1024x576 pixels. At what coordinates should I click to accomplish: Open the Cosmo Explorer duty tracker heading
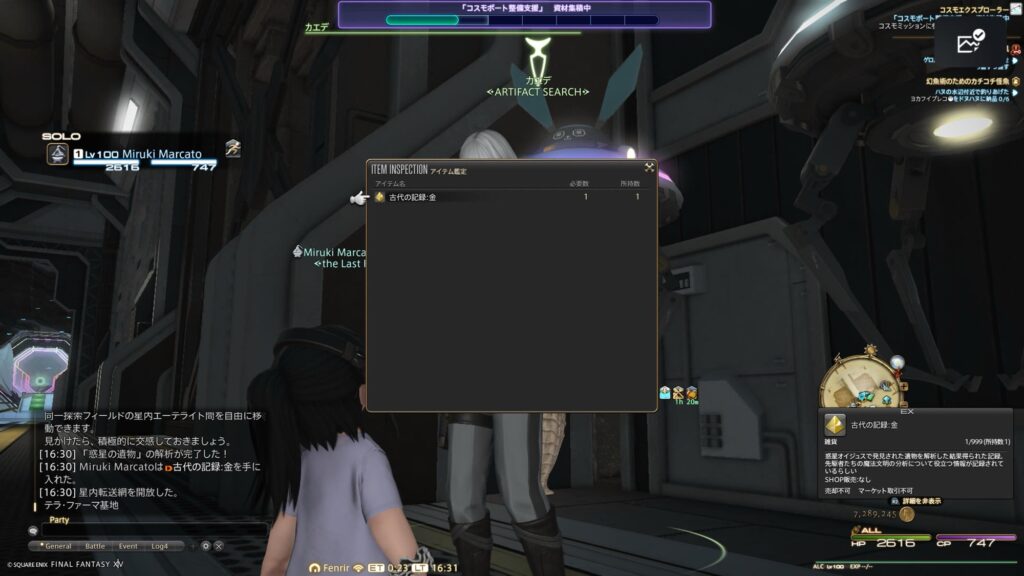pyautogui.click(x=980, y=10)
